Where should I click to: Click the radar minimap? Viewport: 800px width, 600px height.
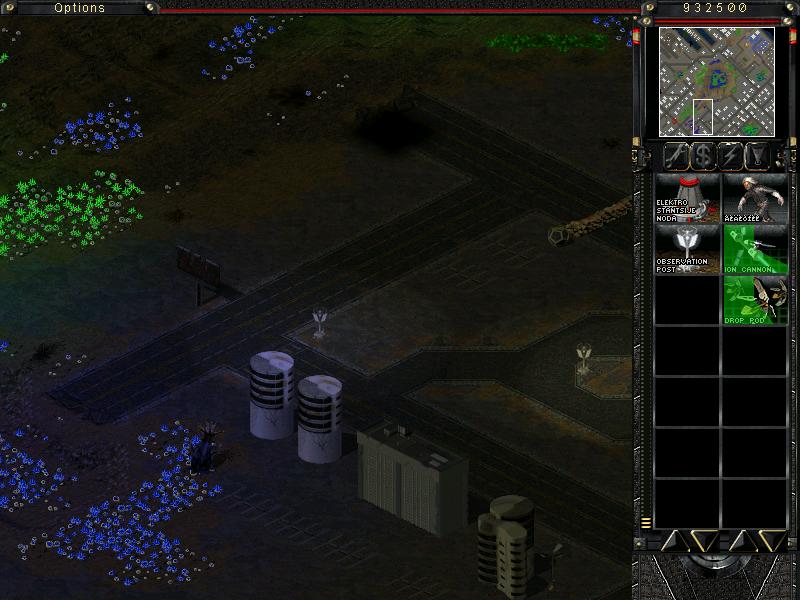(x=716, y=82)
